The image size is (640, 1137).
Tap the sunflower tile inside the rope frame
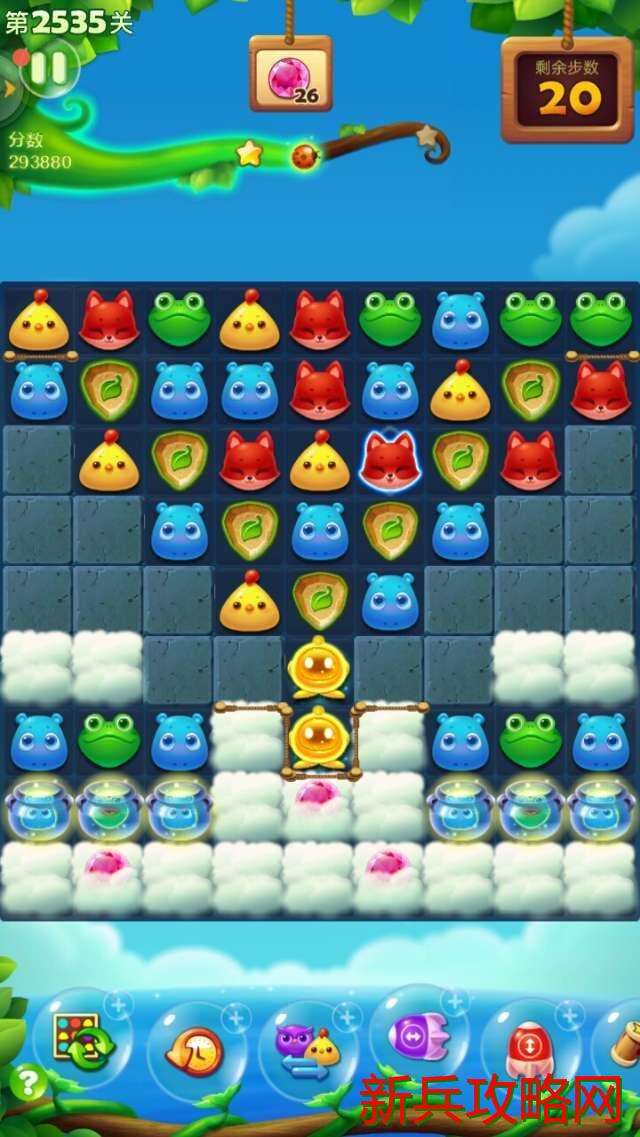(x=318, y=739)
